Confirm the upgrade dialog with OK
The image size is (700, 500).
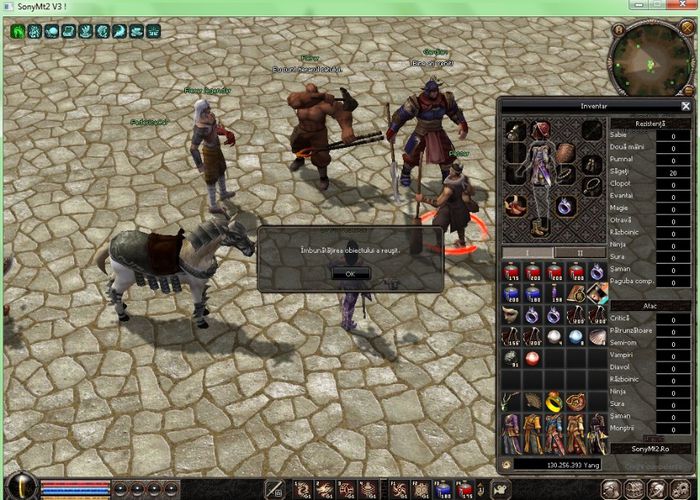point(350,273)
